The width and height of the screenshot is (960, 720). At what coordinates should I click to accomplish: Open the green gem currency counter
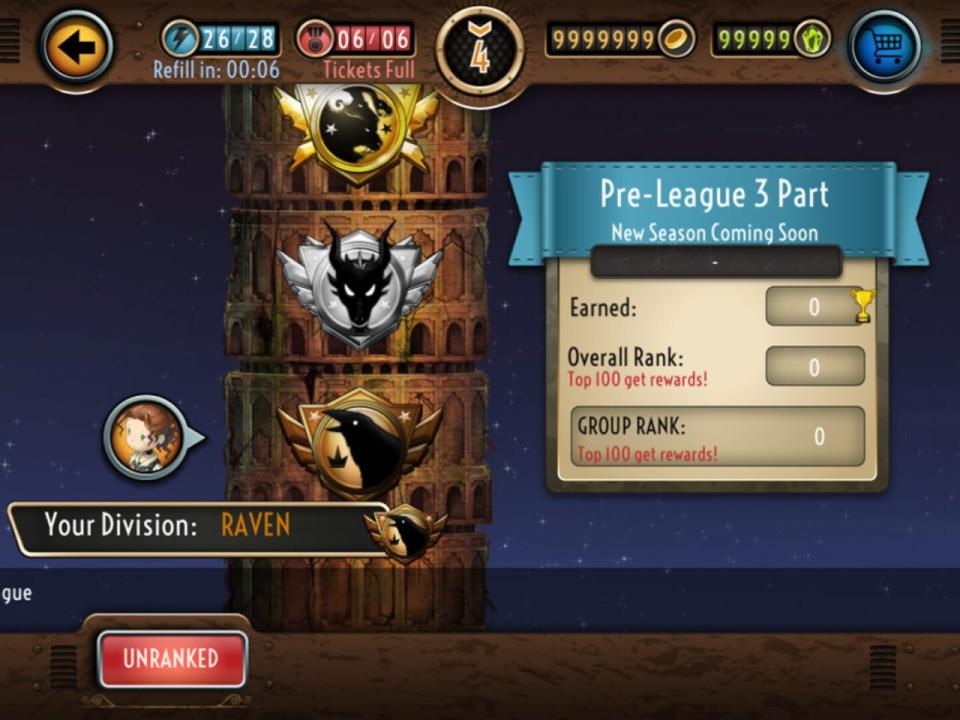(x=771, y=40)
